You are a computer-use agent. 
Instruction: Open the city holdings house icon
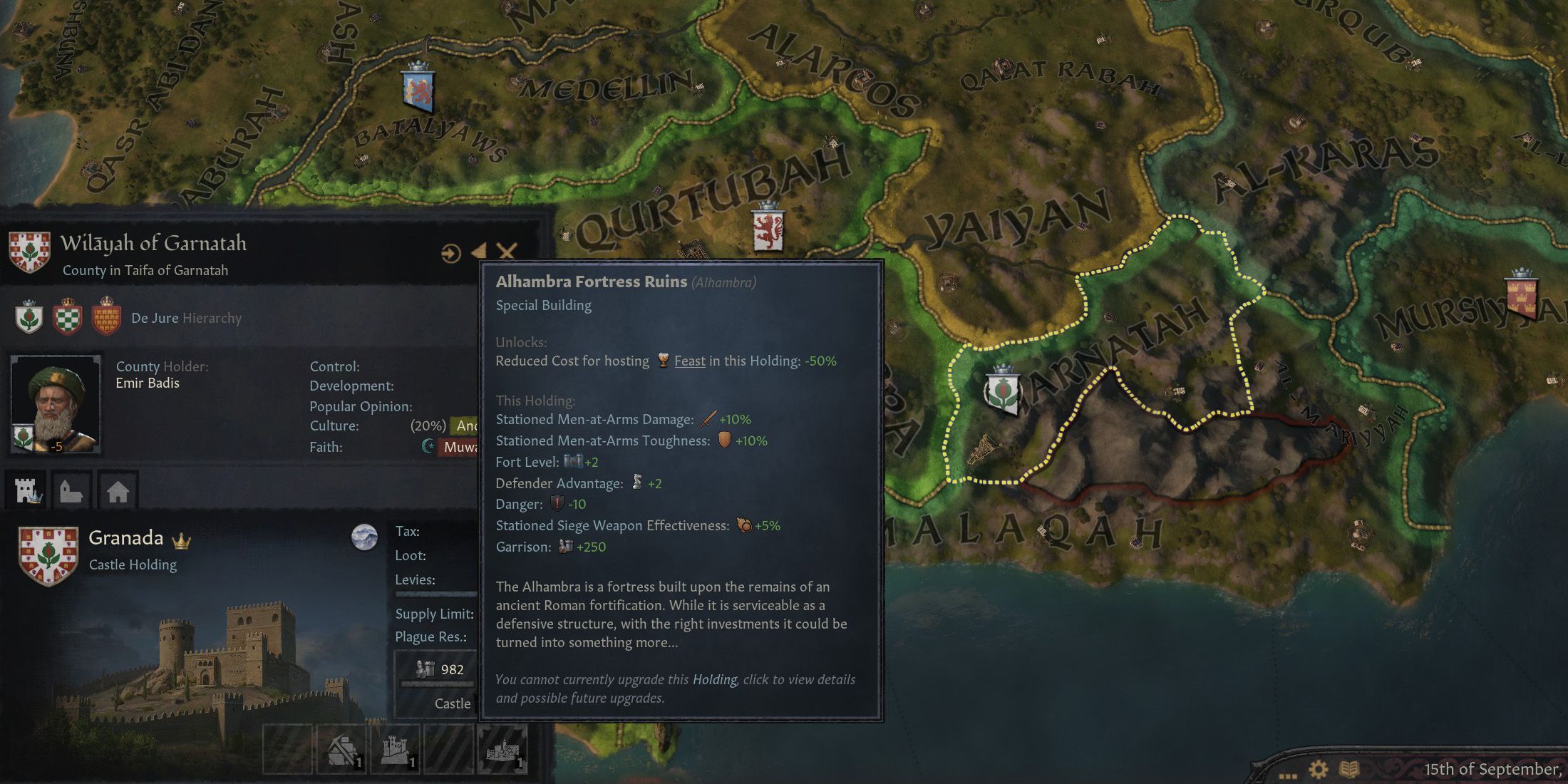[x=117, y=491]
